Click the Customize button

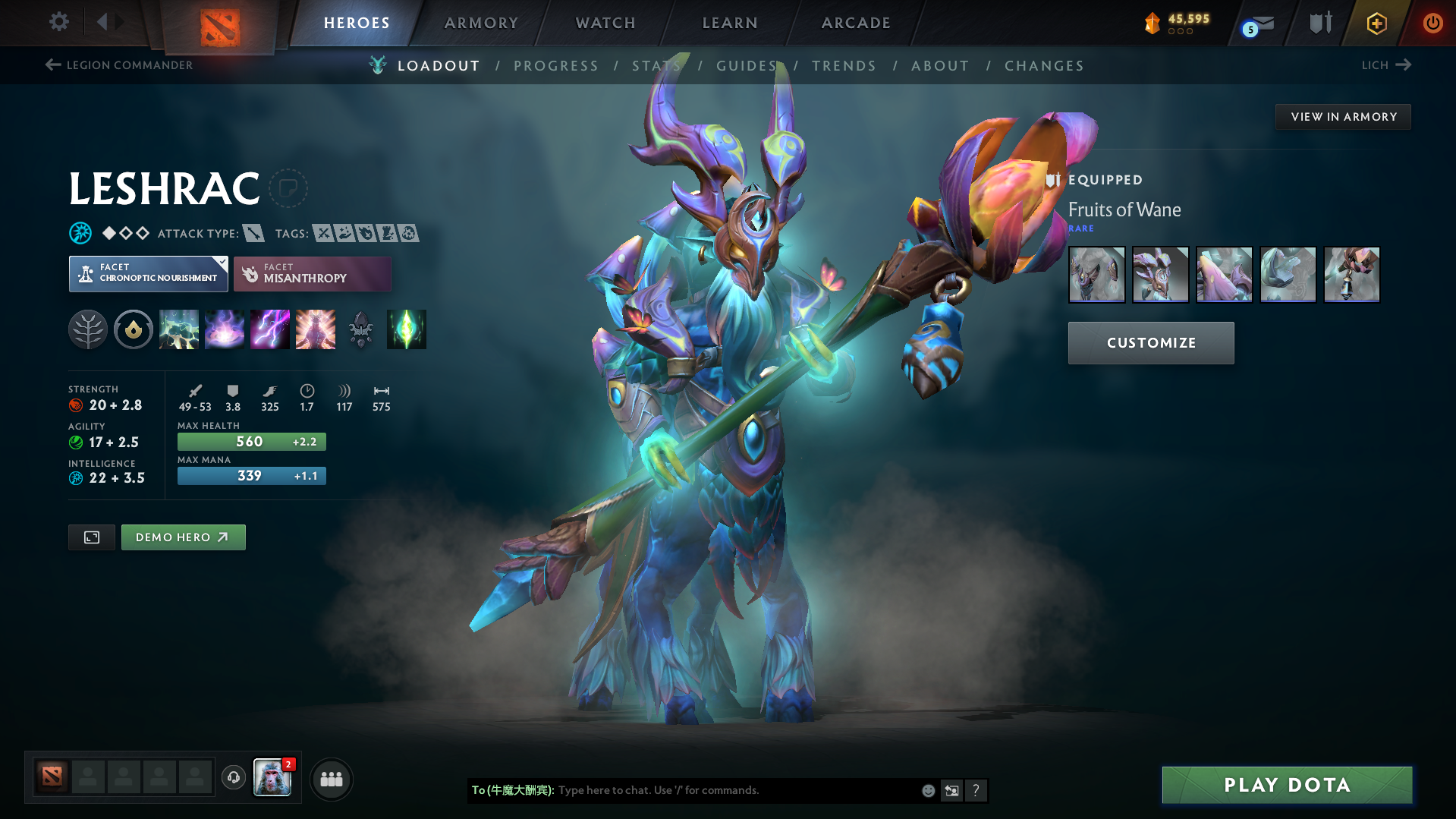coord(1150,342)
